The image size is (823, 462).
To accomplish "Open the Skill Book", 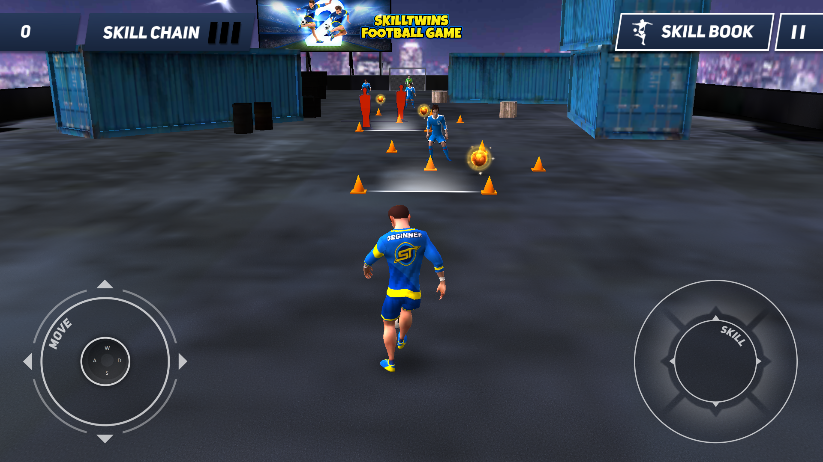I will pyautogui.click(x=694, y=32).
